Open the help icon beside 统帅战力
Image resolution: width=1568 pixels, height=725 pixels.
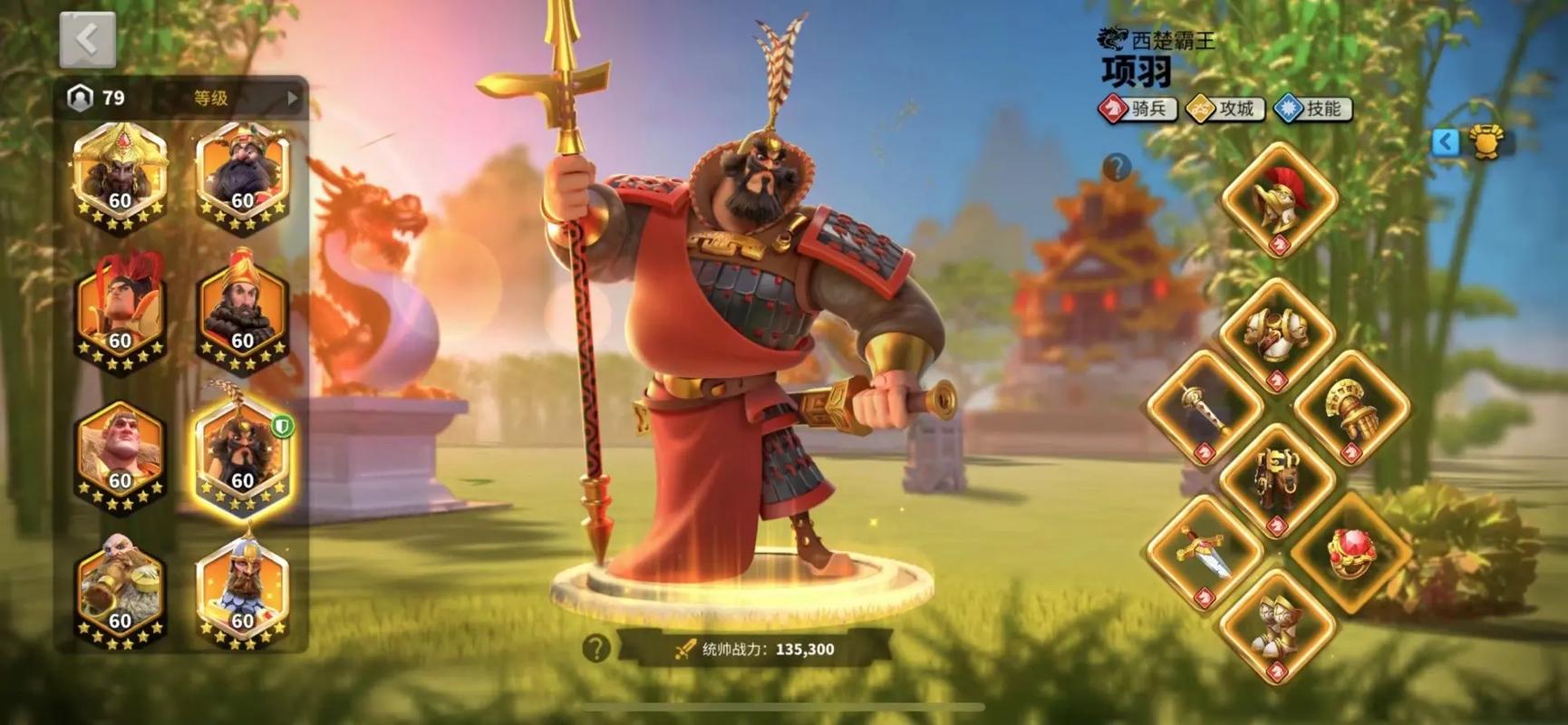click(595, 648)
